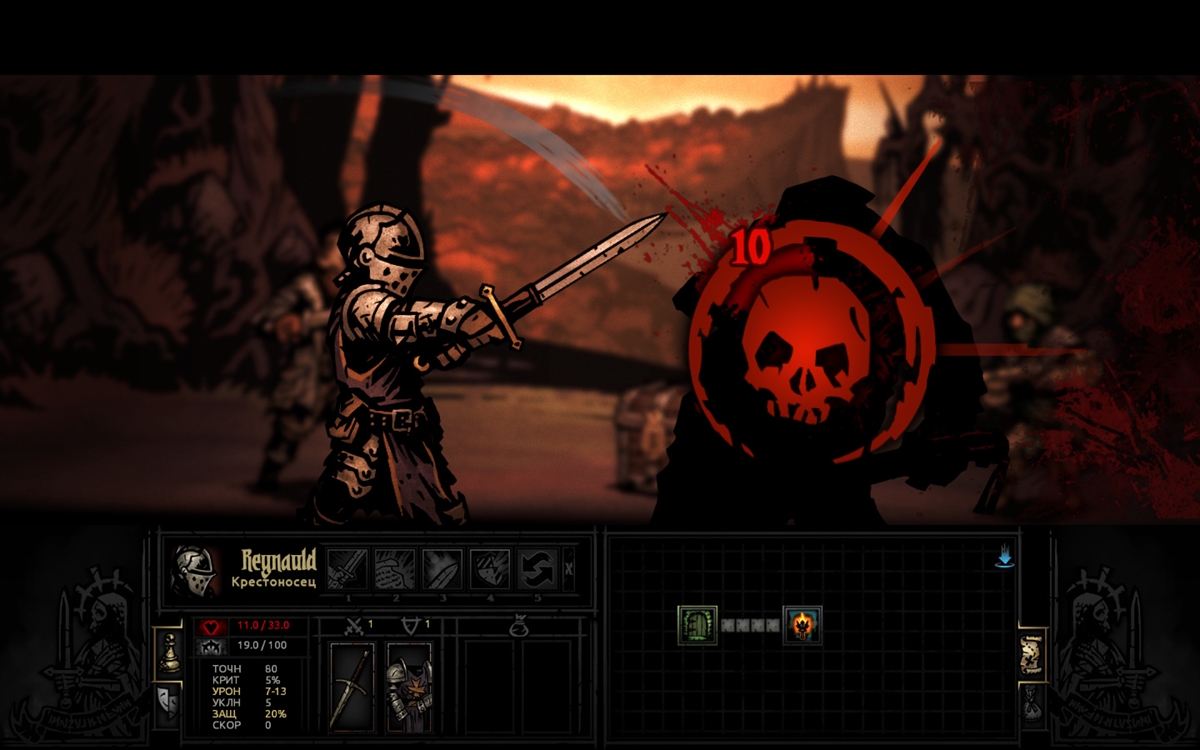
Task: Choose the gauntlet Stunning Blow skill
Action: click(395, 569)
